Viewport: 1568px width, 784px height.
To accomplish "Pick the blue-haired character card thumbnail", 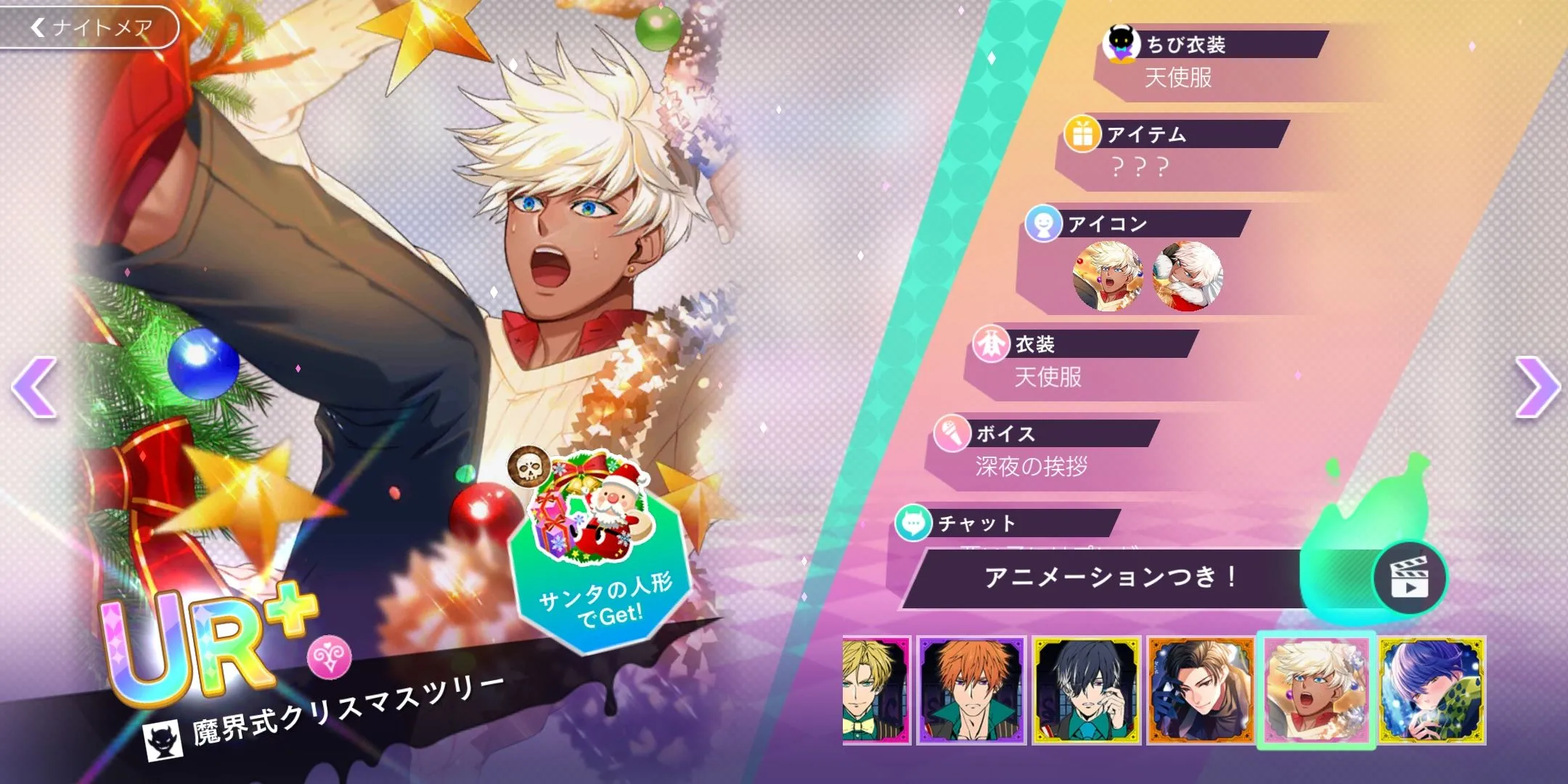I will [x=1432, y=690].
